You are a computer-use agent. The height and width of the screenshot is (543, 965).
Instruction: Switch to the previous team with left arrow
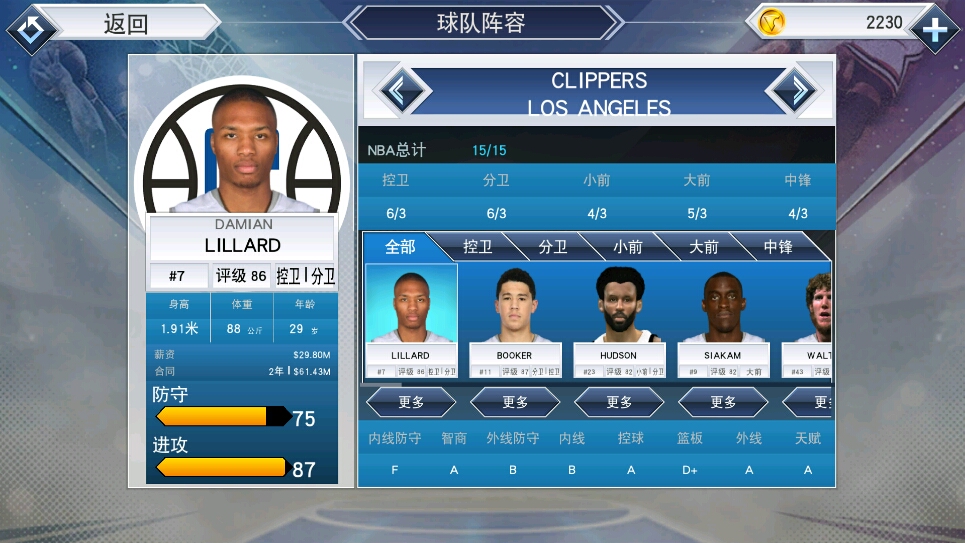401,92
